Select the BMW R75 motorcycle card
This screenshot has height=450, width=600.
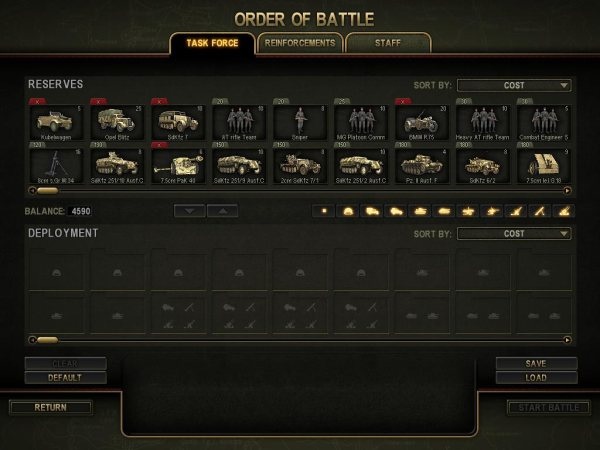[418, 122]
